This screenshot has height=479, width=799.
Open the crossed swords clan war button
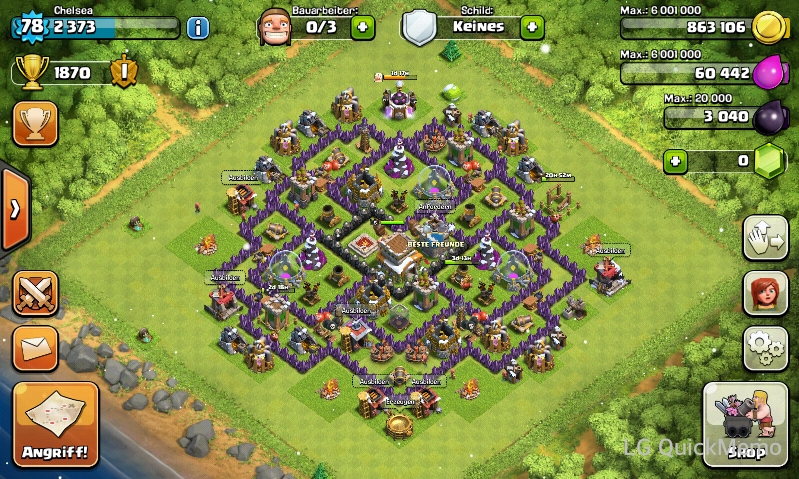pos(35,293)
